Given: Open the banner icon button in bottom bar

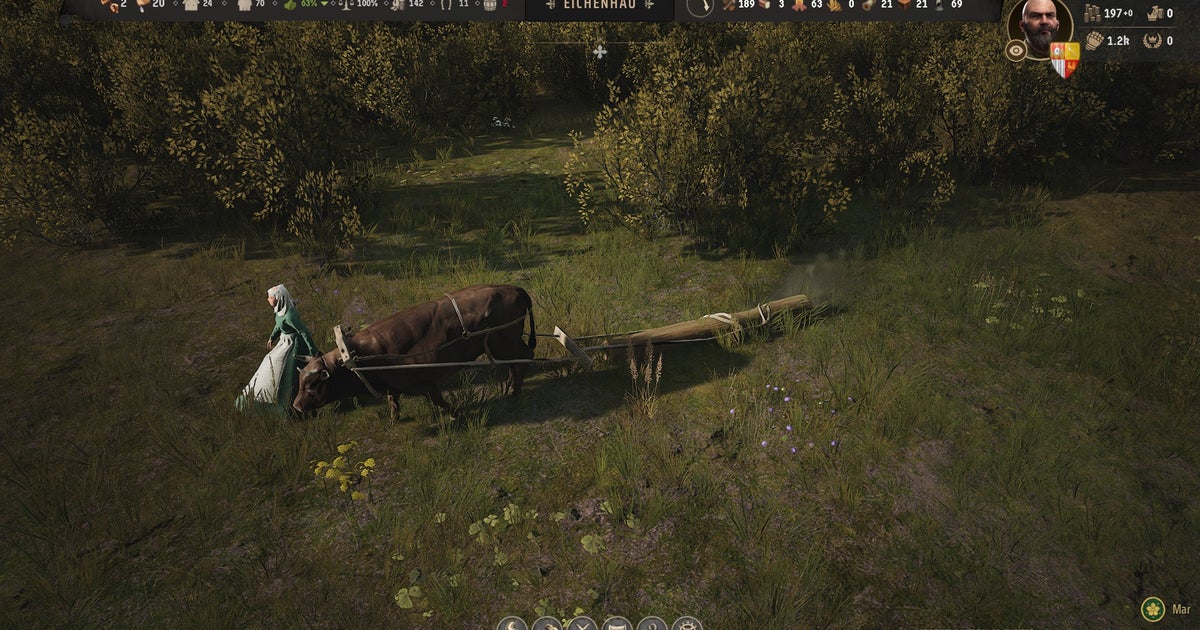Looking at the screenshot, I should [x=617, y=624].
